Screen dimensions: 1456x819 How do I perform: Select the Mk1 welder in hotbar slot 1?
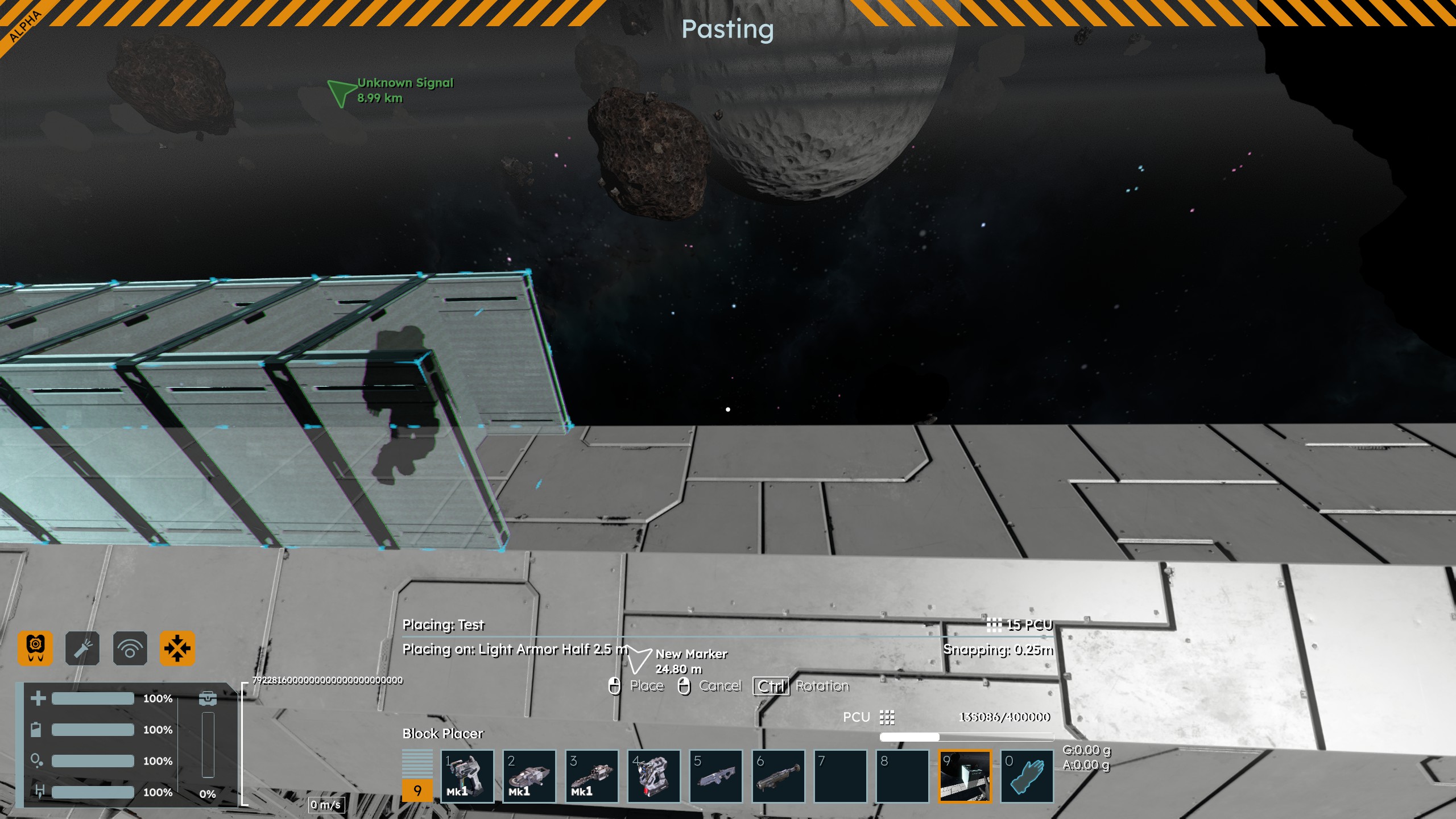[467, 776]
